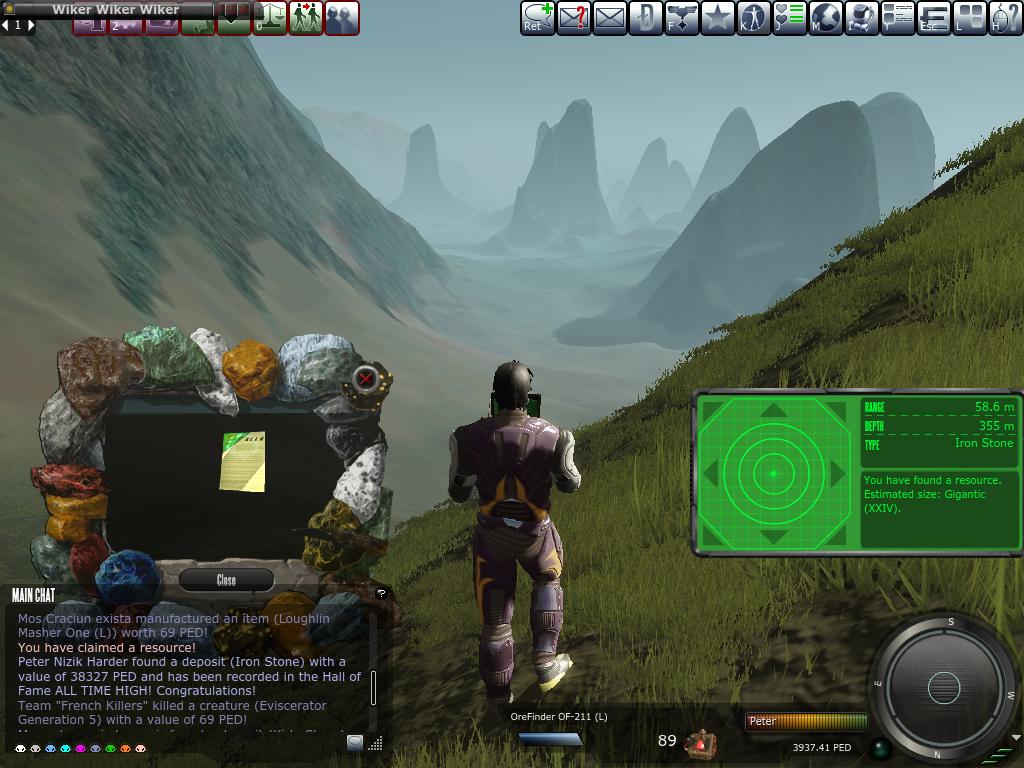Select the Ret speech bubble icon

pyautogui.click(x=538, y=18)
